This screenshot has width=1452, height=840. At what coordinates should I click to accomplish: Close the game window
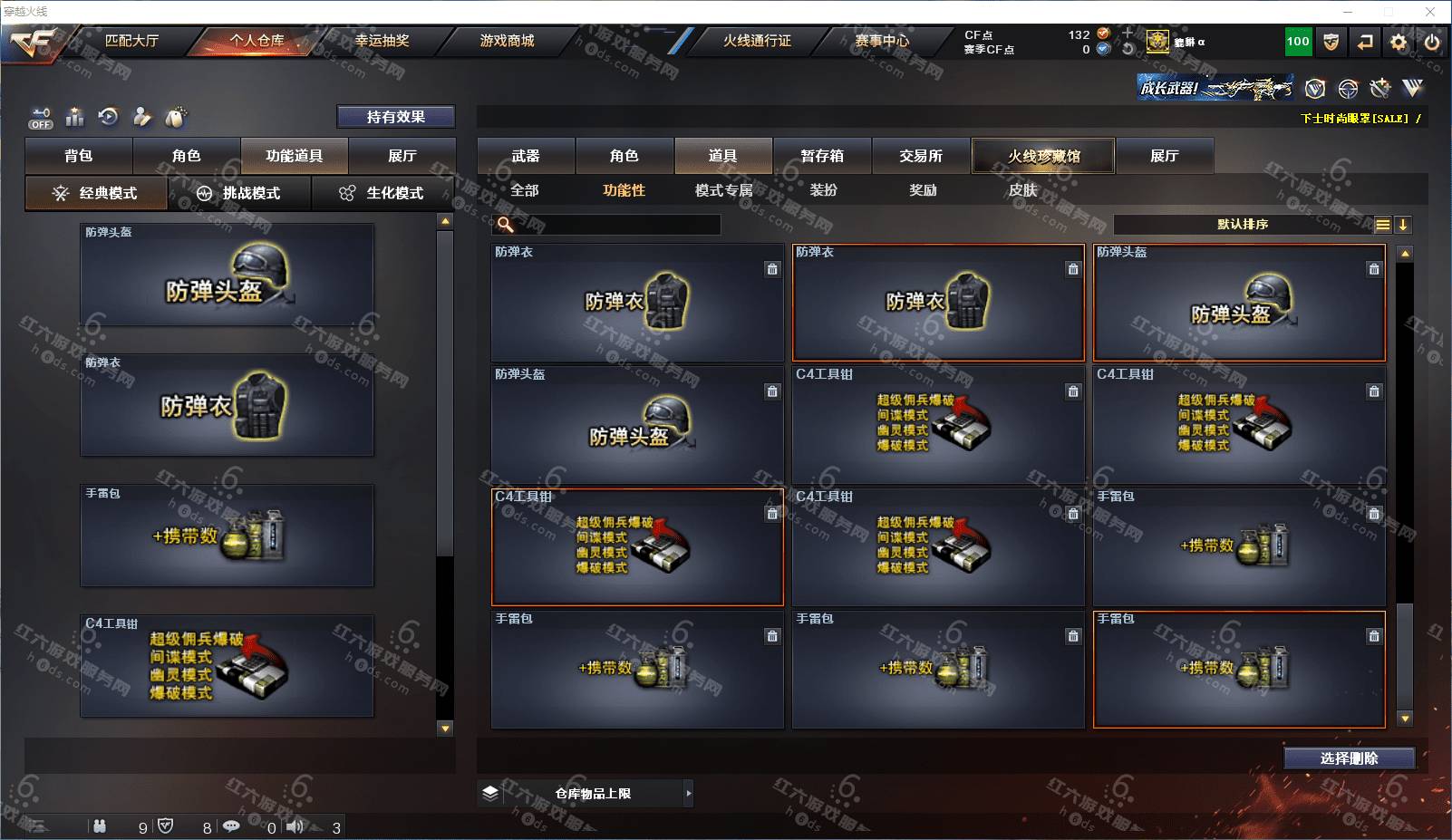tap(1431, 12)
